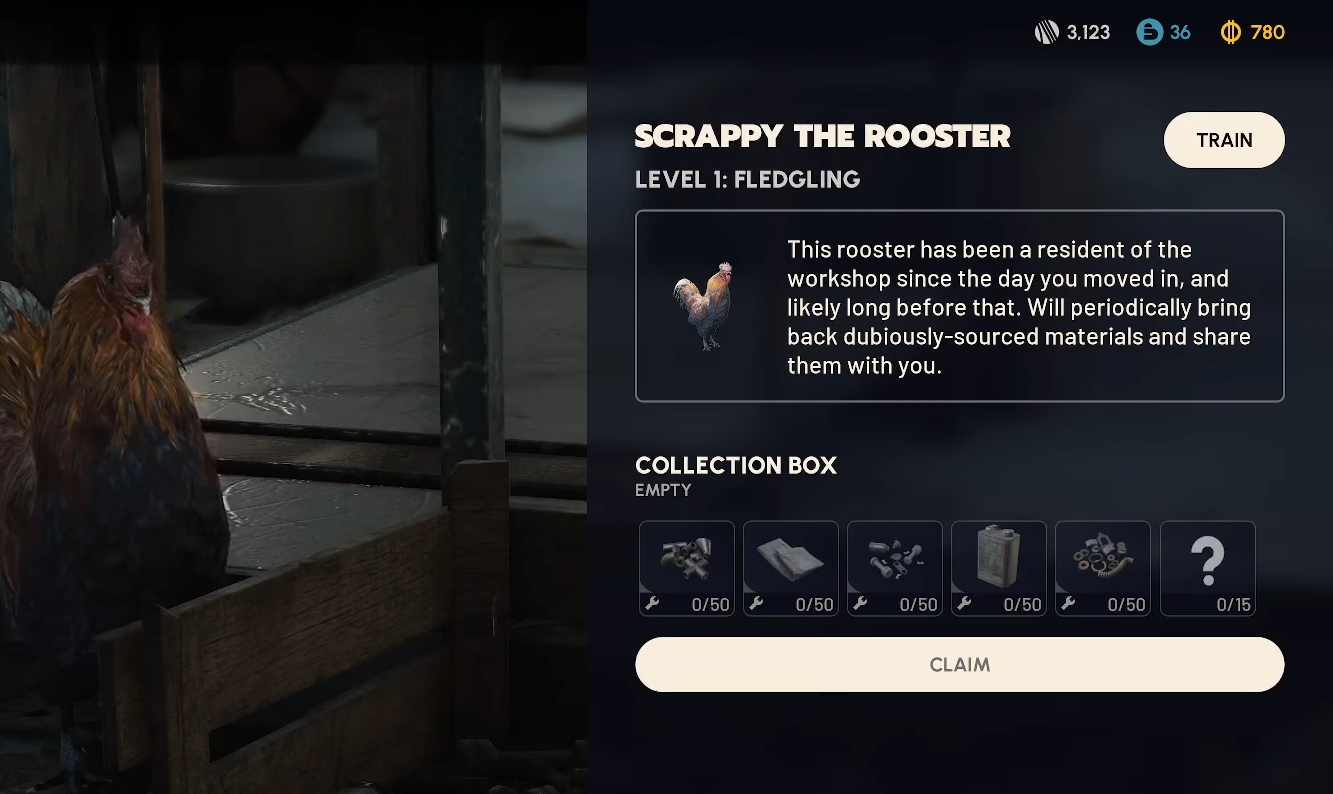The width and height of the screenshot is (1333, 794).
Task: Click the striped white currency icon
Action: (x=1046, y=32)
